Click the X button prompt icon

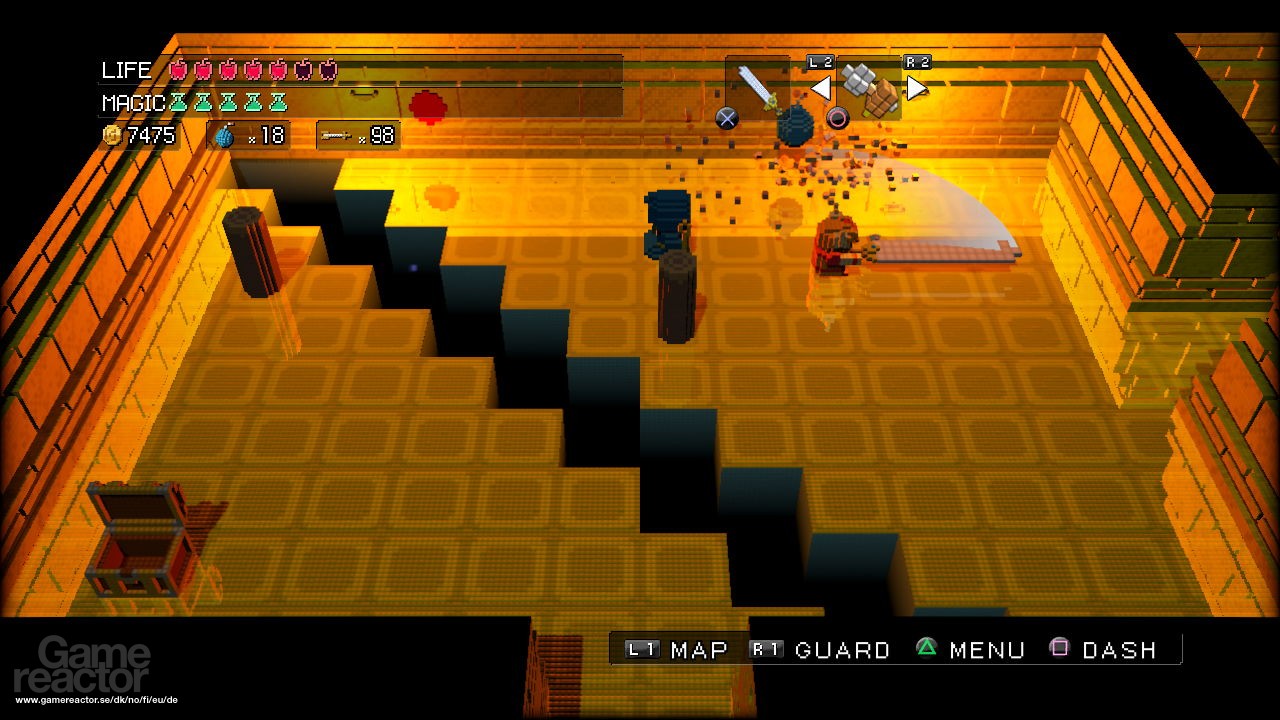coord(727,117)
